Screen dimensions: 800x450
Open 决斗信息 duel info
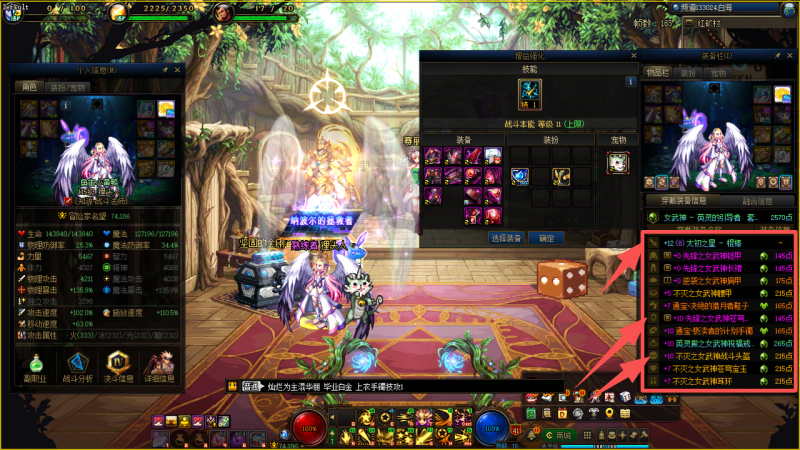click(x=119, y=366)
